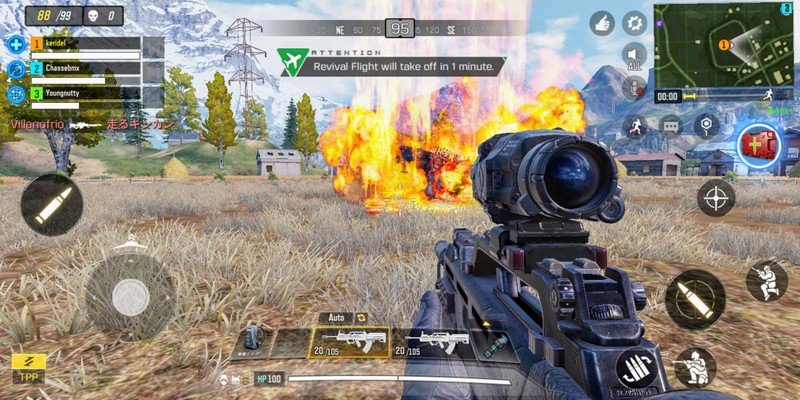Switch stance with the crouching soldier icon
Screen dimensions: 800x400
pyautogui.click(x=766, y=281)
